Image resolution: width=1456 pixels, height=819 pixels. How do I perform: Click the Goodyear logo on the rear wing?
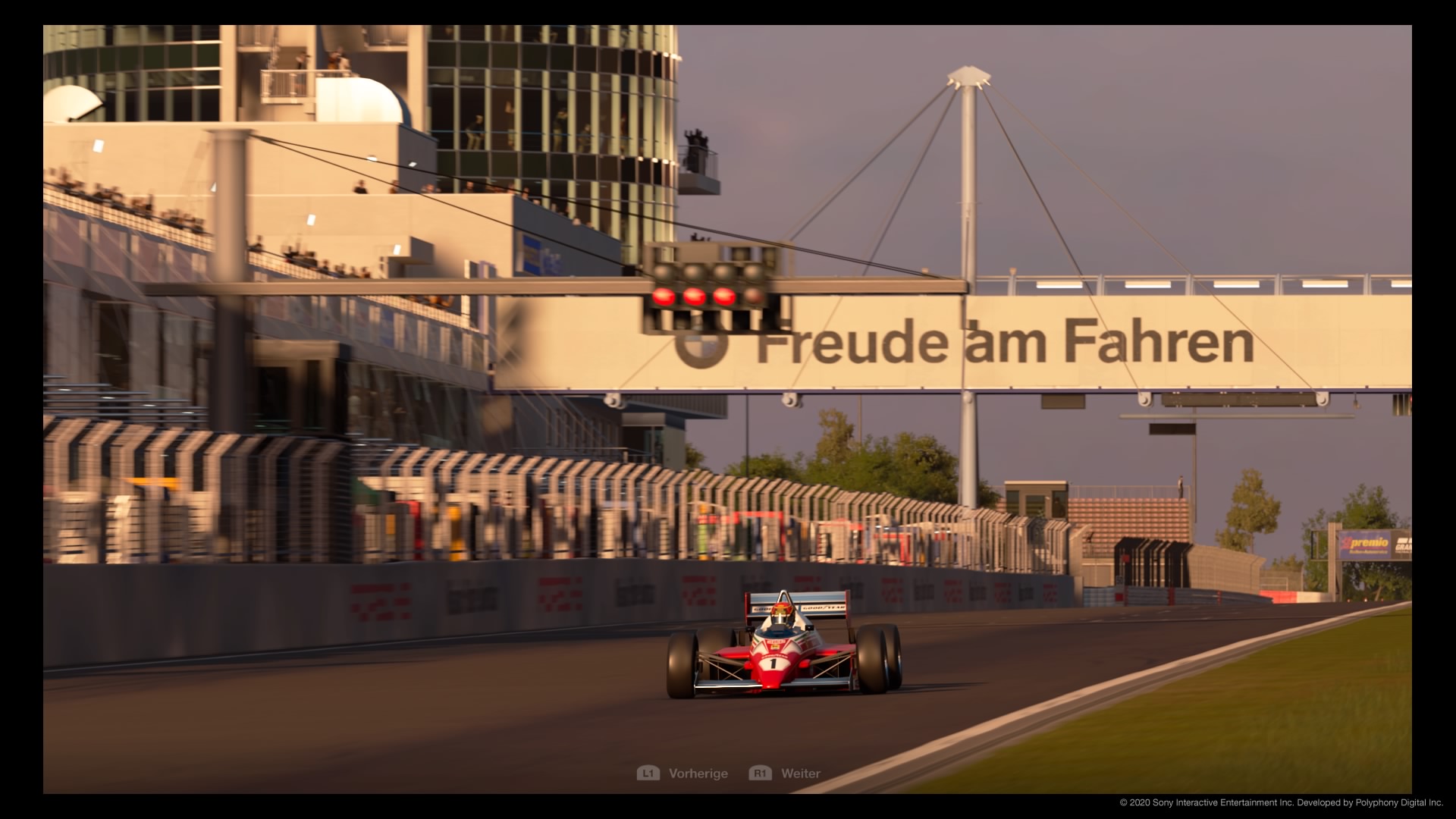coord(823,607)
